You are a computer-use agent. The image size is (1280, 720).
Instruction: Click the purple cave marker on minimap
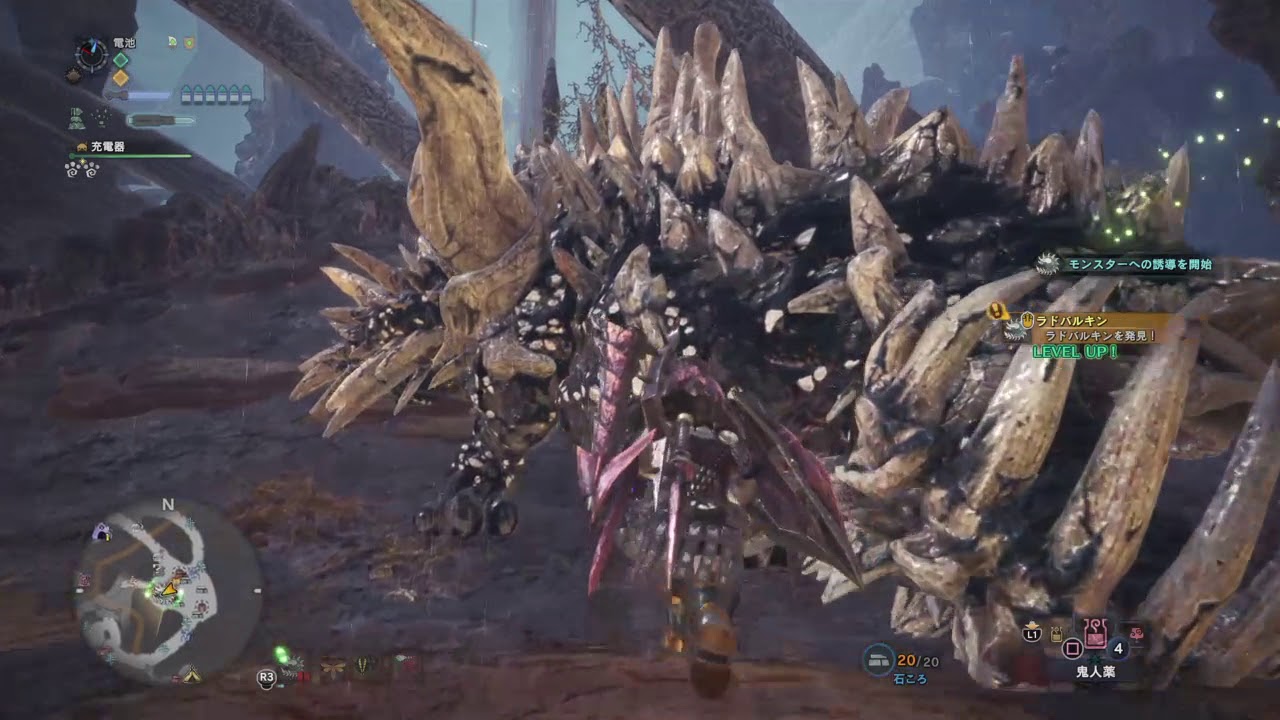pyautogui.click(x=101, y=533)
